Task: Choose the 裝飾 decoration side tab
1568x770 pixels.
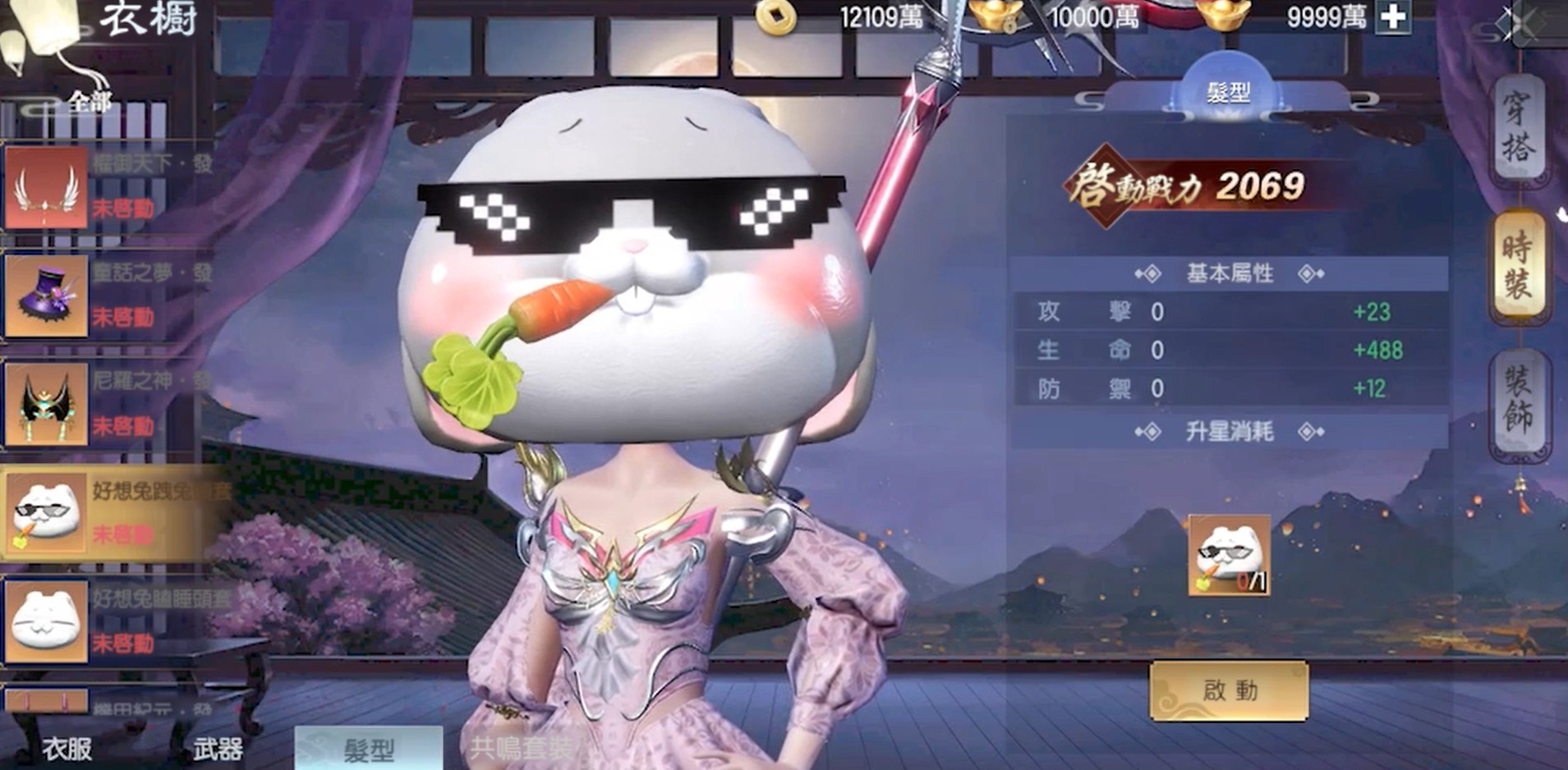Action: pos(1518,400)
